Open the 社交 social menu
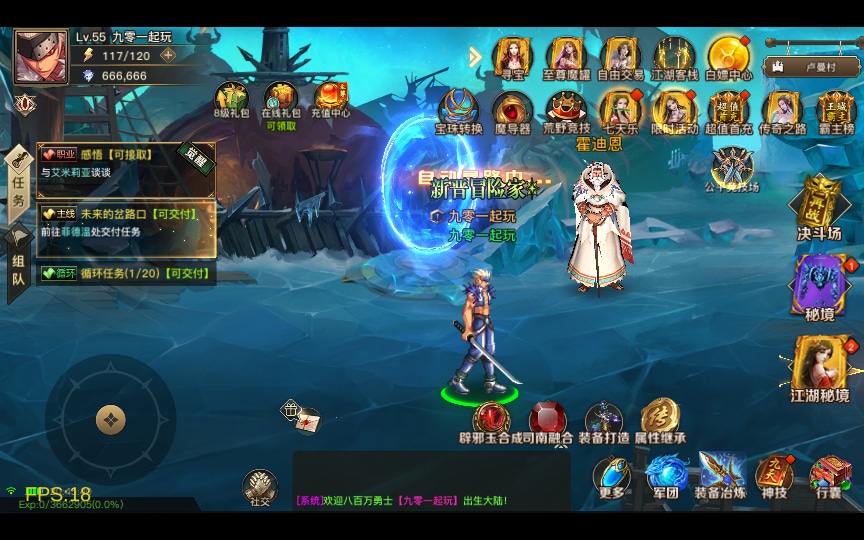 coord(260,486)
